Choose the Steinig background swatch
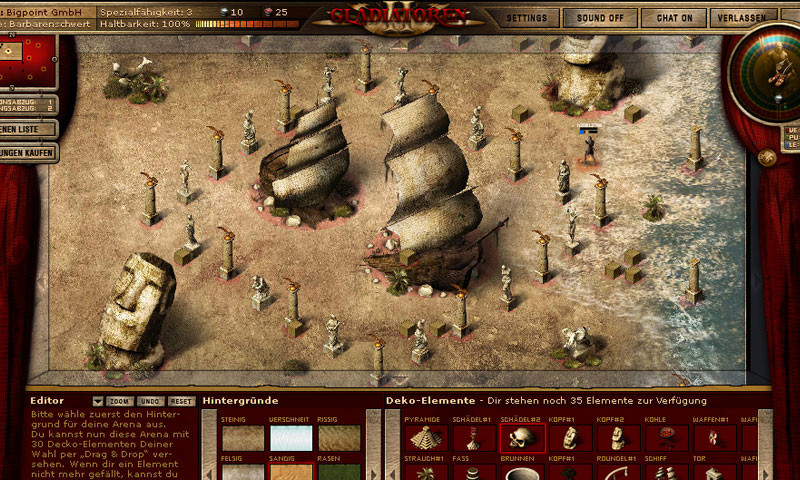 point(243,438)
